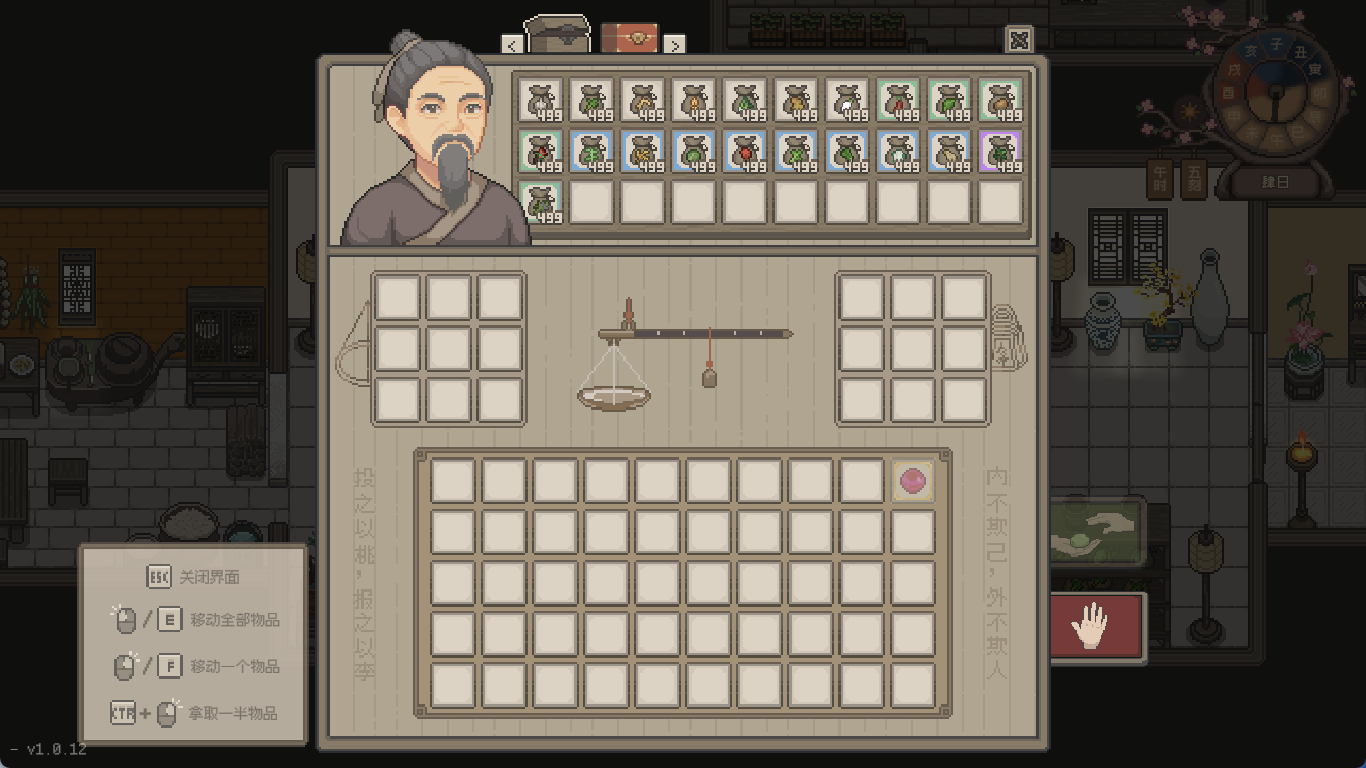Select the white flower seed bag
Viewport: 1366px width, 768px height.
[542, 100]
